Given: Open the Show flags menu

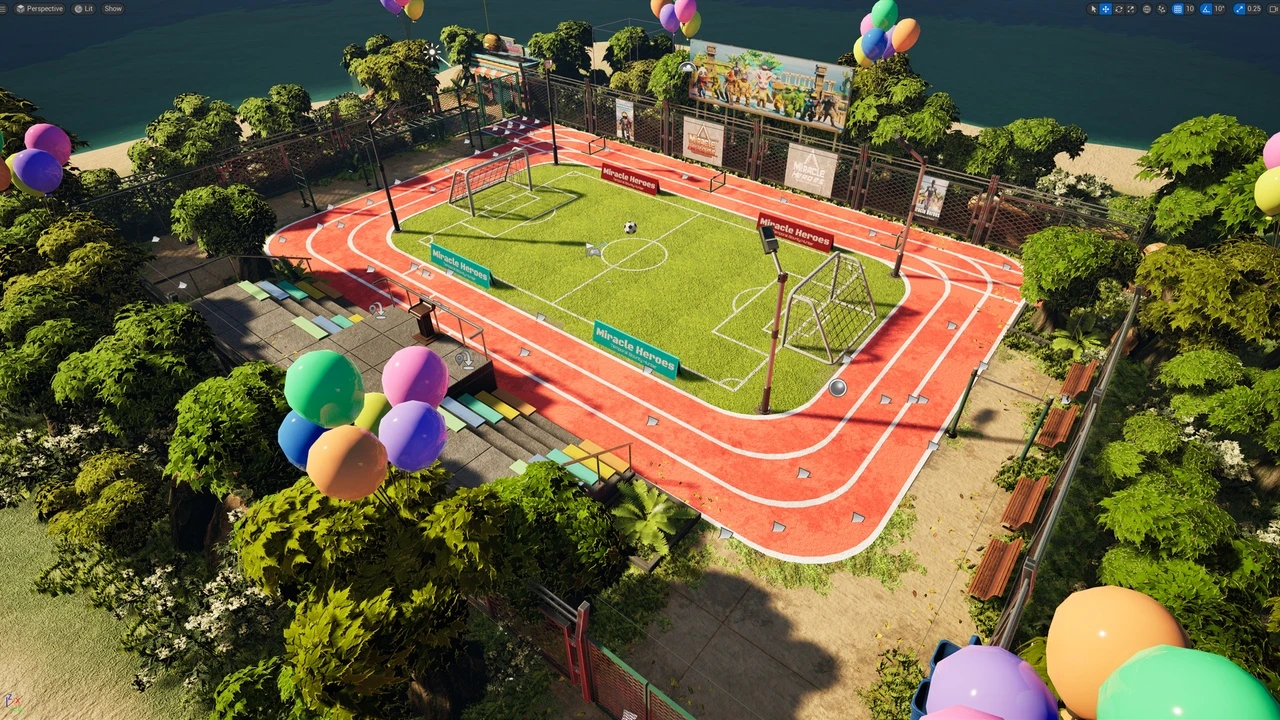Looking at the screenshot, I should pyautogui.click(x=113, y=9).
